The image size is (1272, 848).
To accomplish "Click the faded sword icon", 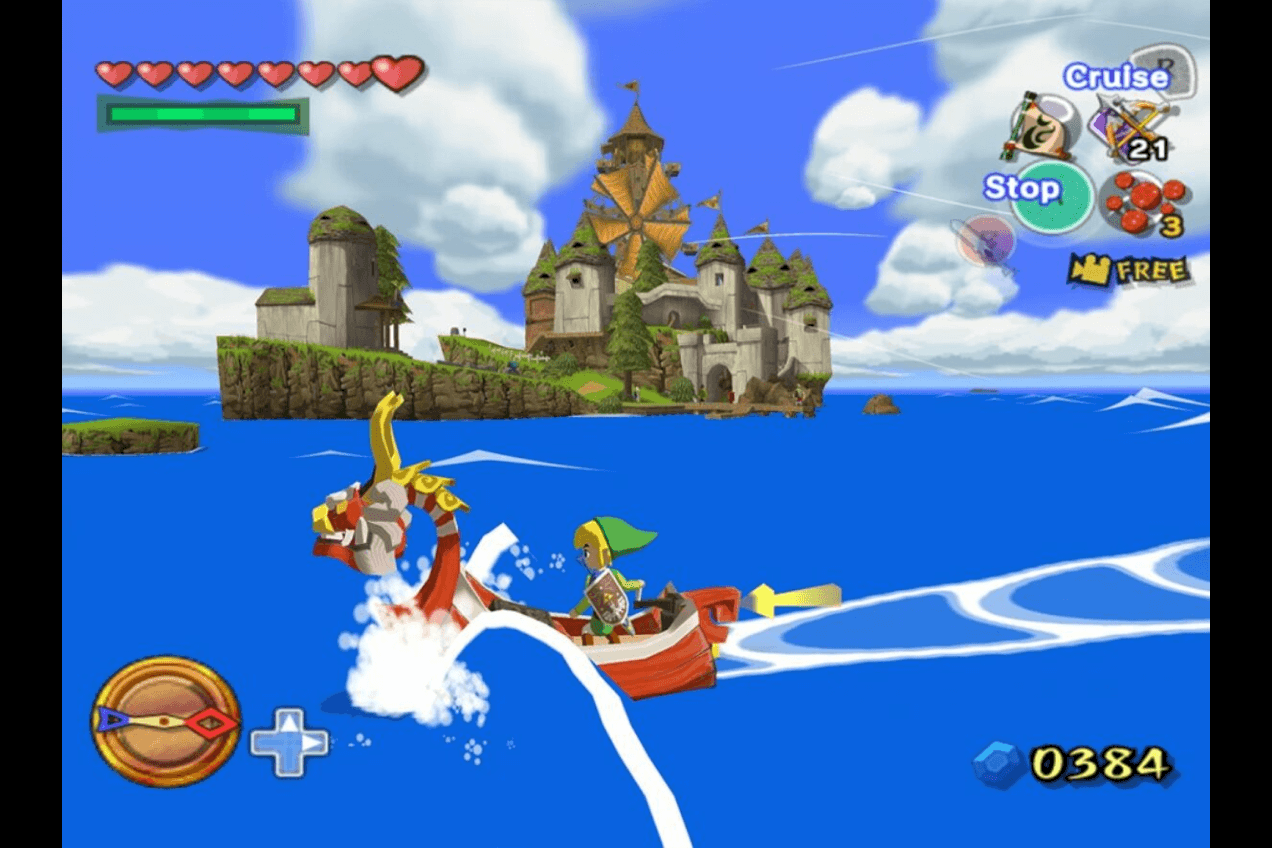I will pos(985,242).
